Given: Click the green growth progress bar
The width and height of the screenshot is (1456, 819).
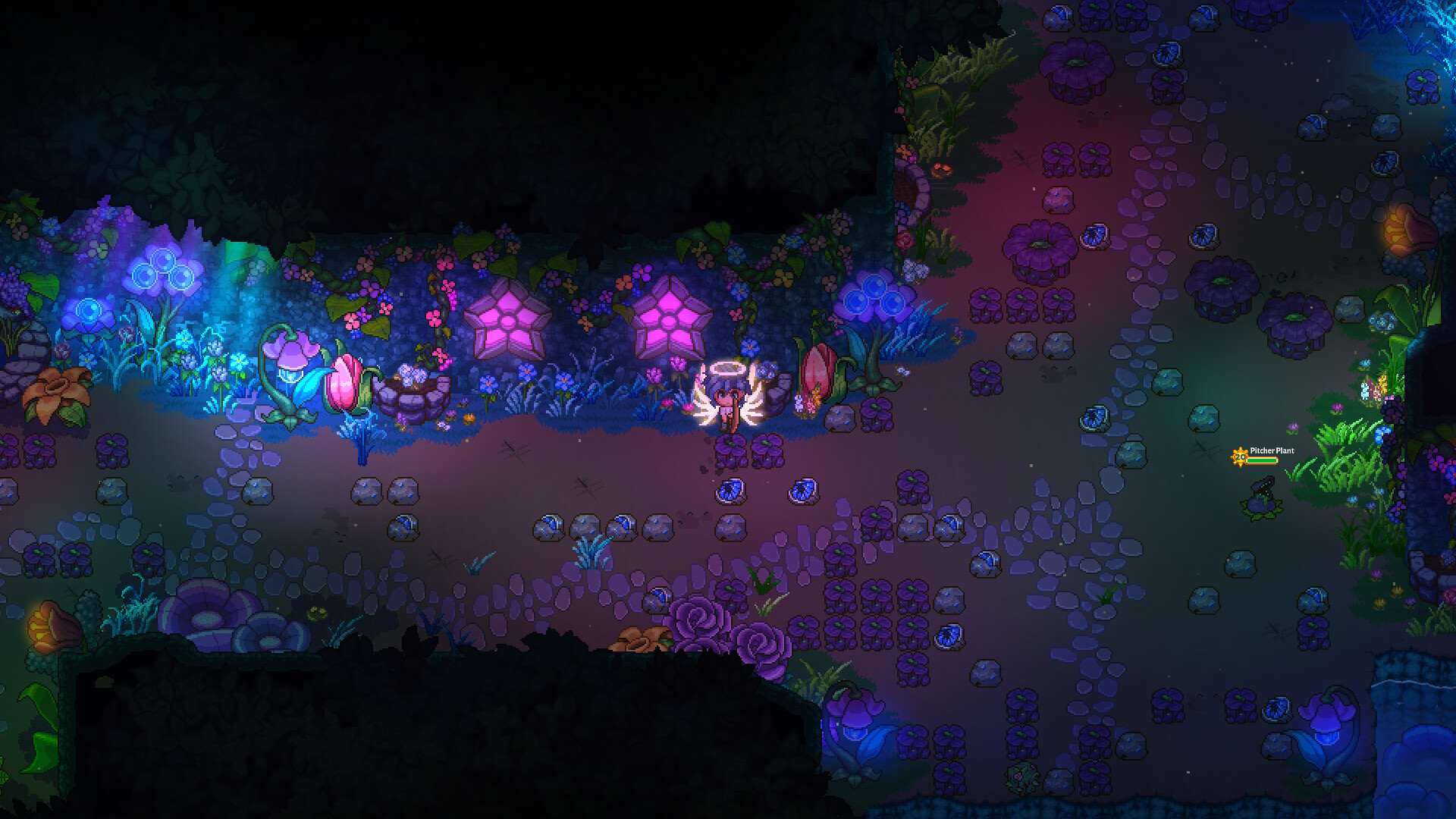Looking at the screenshot, I should click(x=1262, y=461).
